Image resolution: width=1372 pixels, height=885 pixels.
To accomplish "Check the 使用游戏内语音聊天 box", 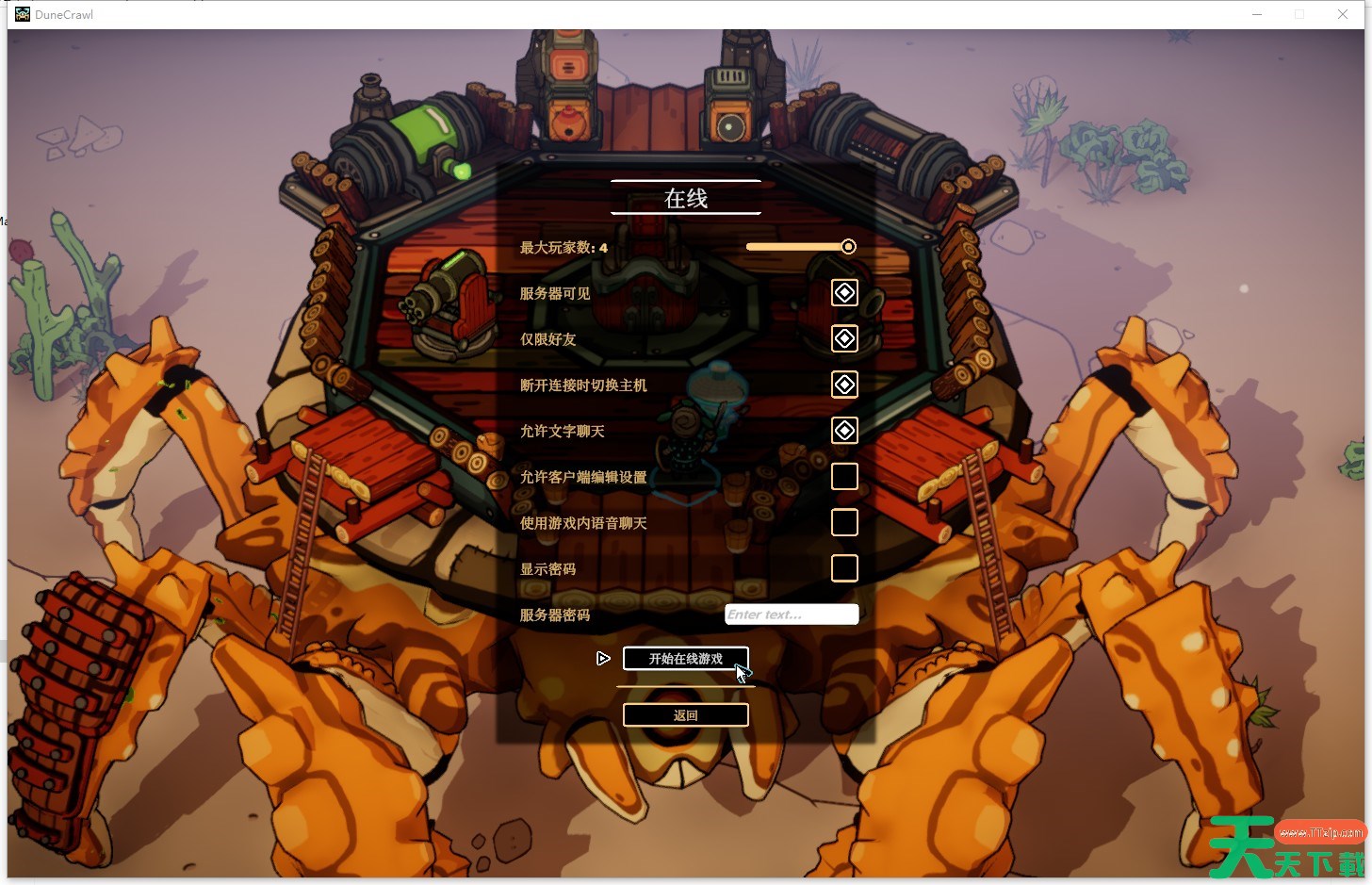I will click(x=844, y=522).
